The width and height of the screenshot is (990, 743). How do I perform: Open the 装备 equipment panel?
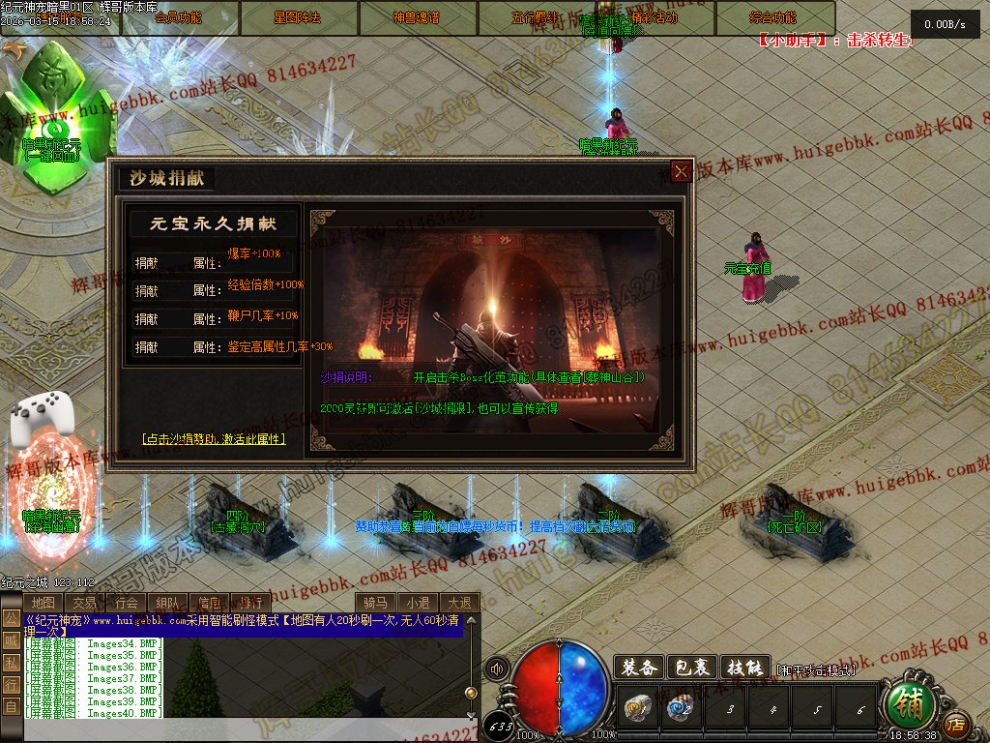[x=639, y=668]
